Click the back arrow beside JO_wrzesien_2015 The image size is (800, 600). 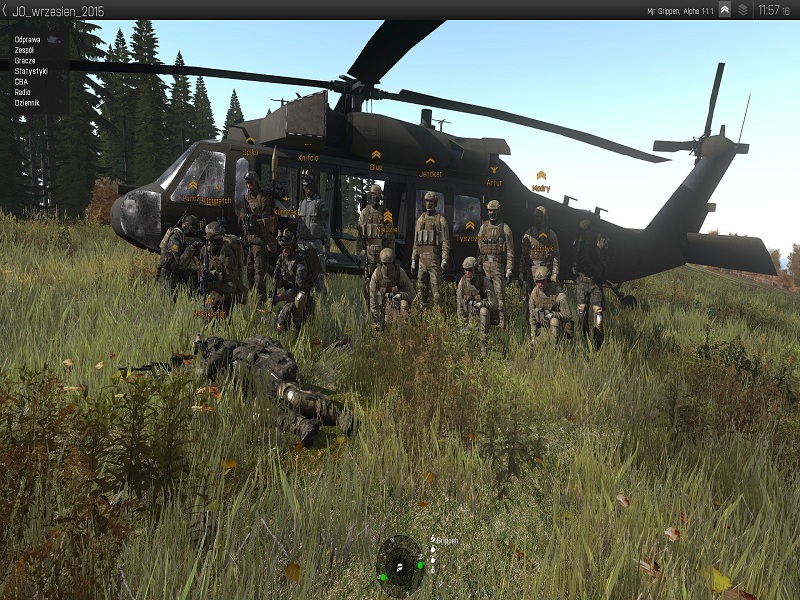[x=5, y=9]
